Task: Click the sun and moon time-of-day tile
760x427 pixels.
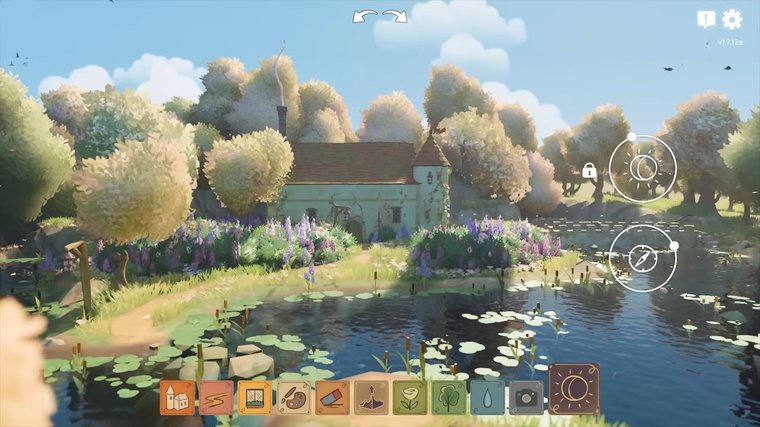Action: coord(574,389)
